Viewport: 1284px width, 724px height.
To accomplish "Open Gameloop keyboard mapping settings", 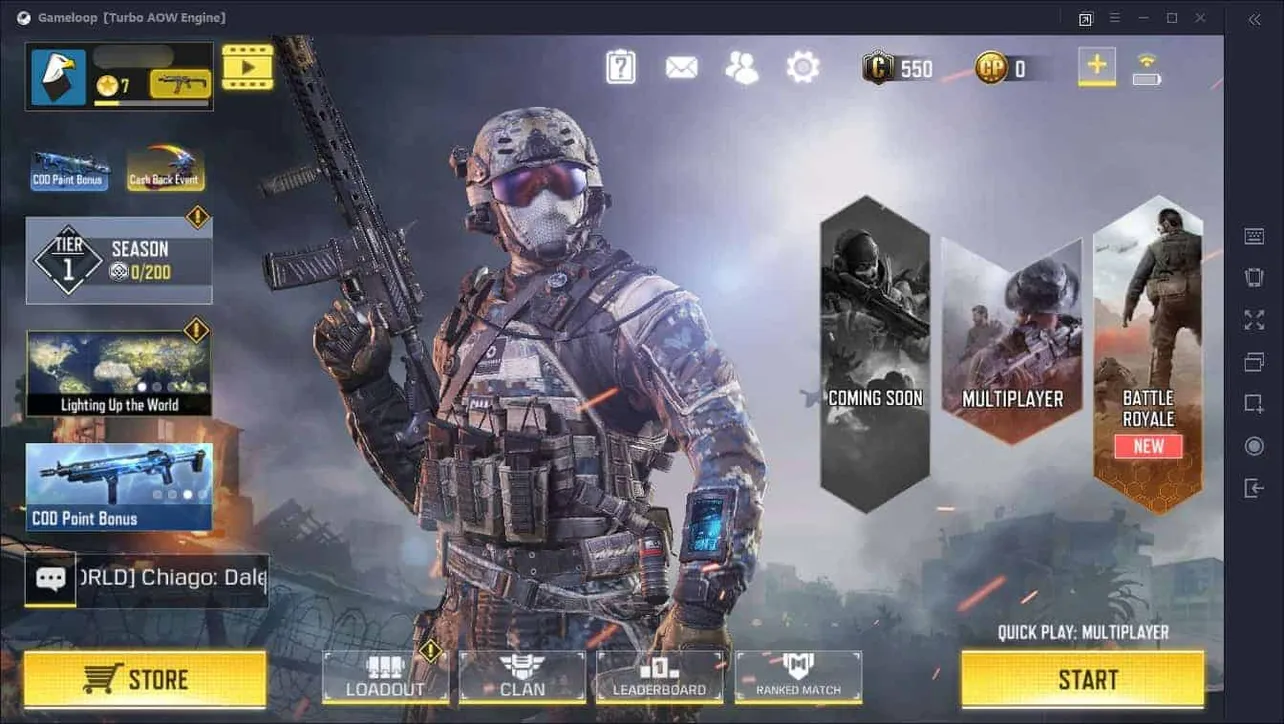I will [x=1255, y=235].
